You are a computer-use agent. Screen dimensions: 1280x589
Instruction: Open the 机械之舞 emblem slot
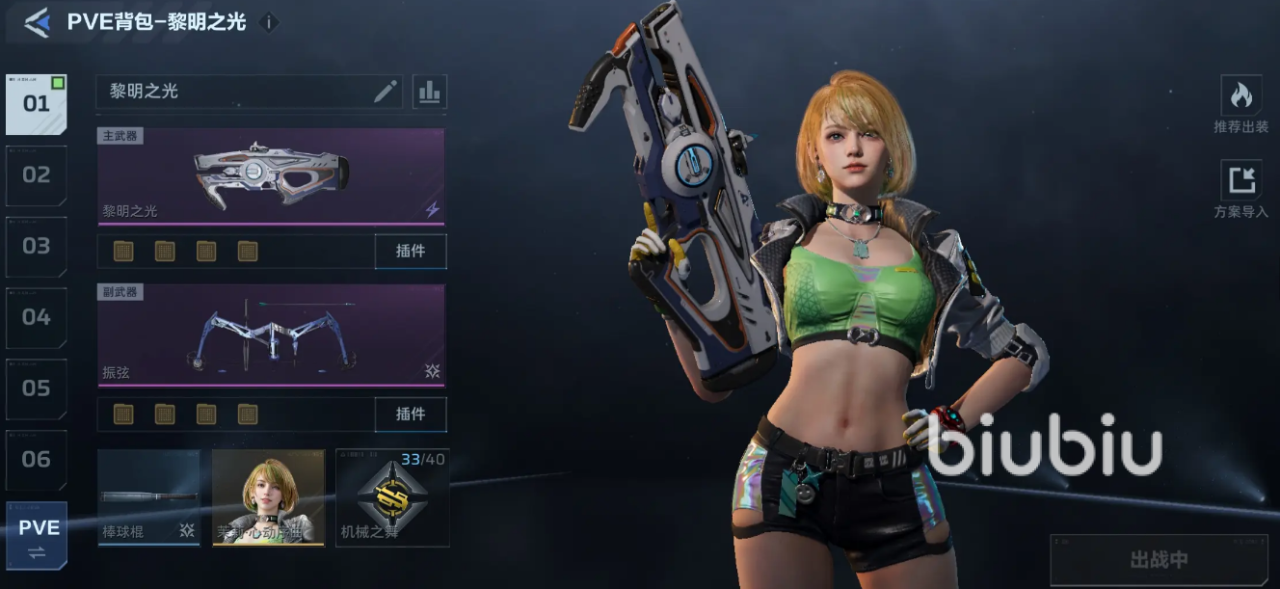coord(392,497)
